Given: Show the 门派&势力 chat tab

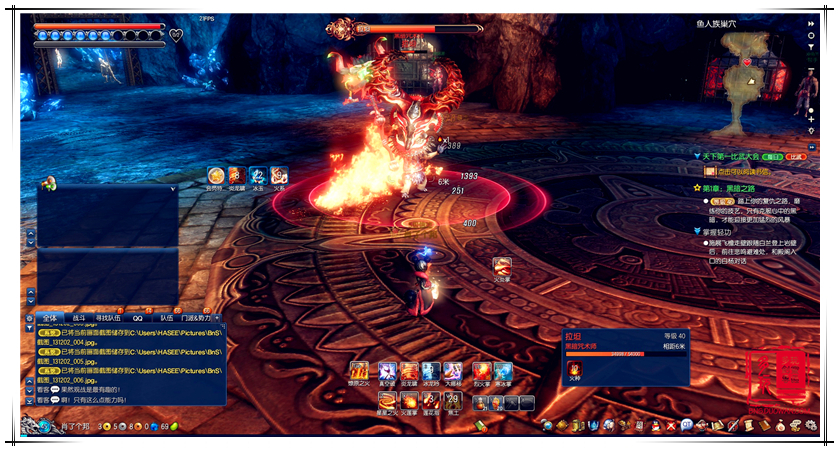Looking at the screenshot, I should 196,318.
